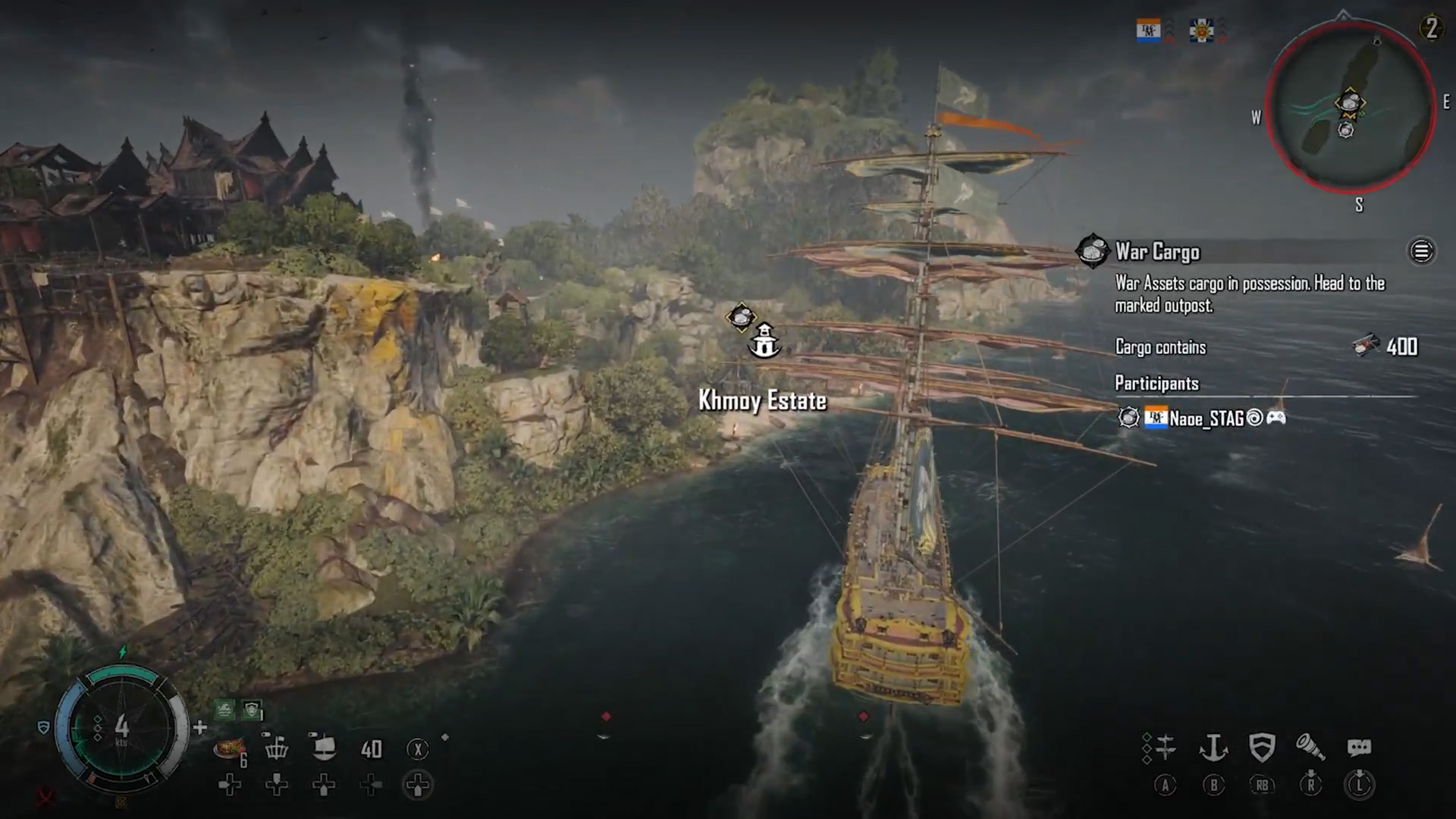
Task: Select participant Naoe_STAG in the list
Action: 1206,418
